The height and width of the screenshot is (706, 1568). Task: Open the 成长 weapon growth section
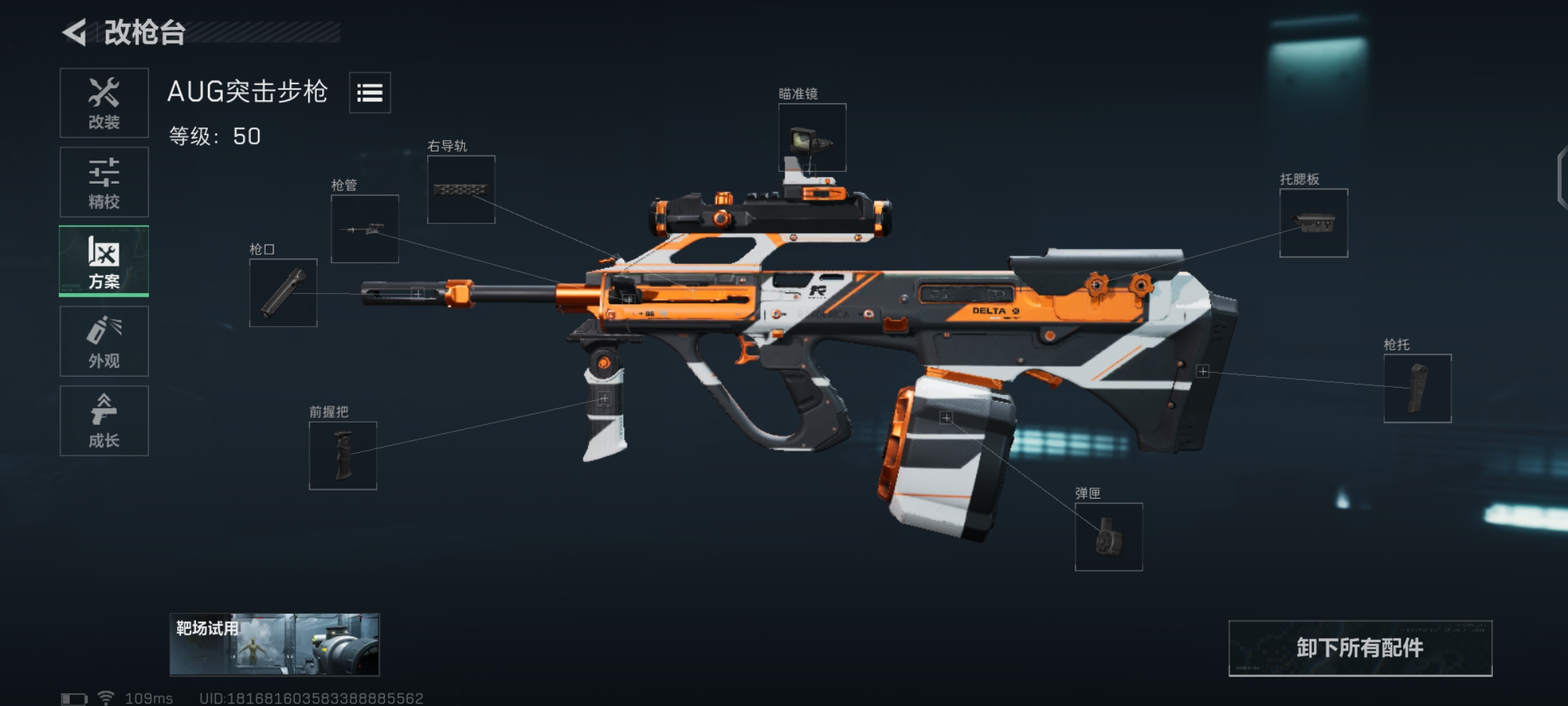[104, 421]
